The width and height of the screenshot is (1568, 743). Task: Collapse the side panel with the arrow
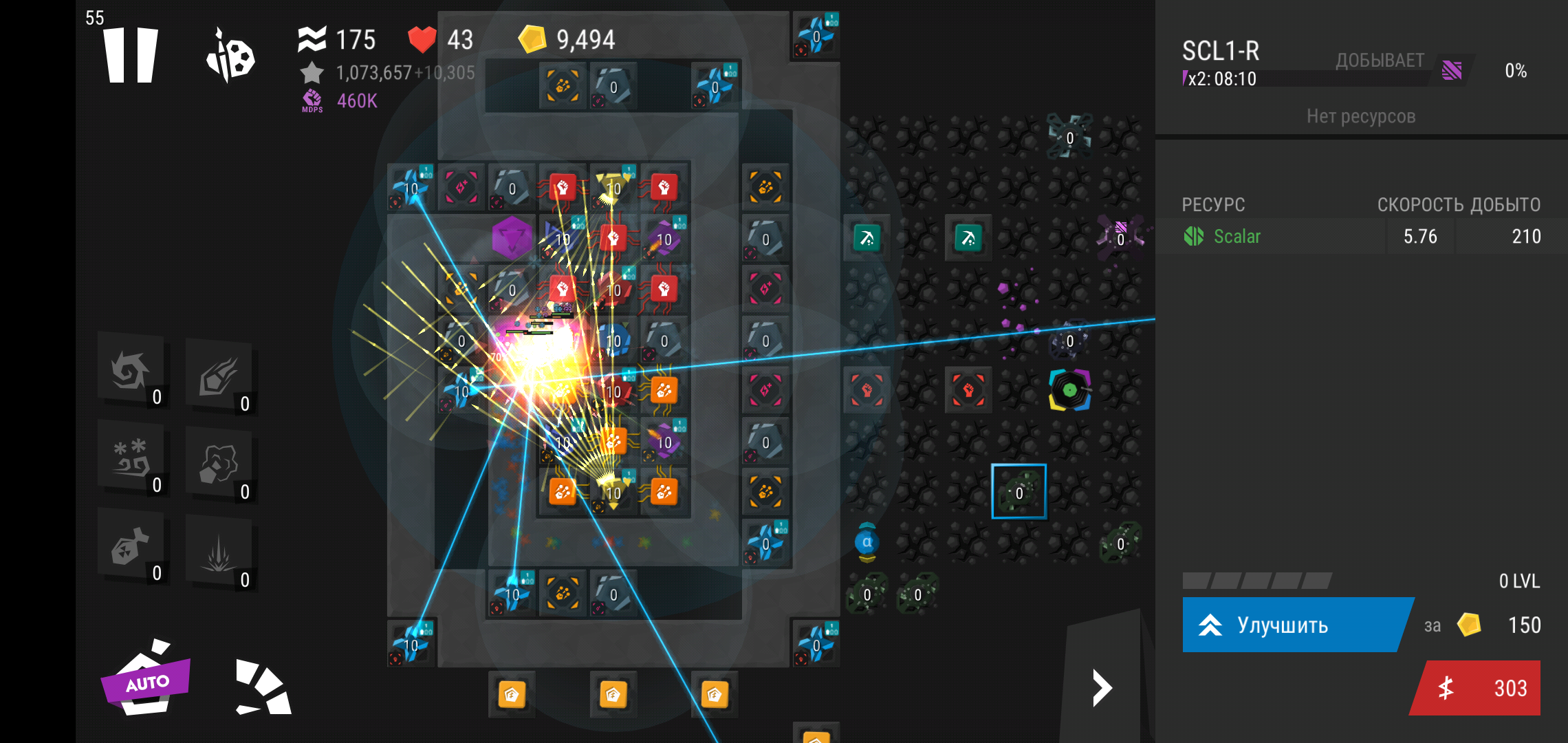(1102, 688)
